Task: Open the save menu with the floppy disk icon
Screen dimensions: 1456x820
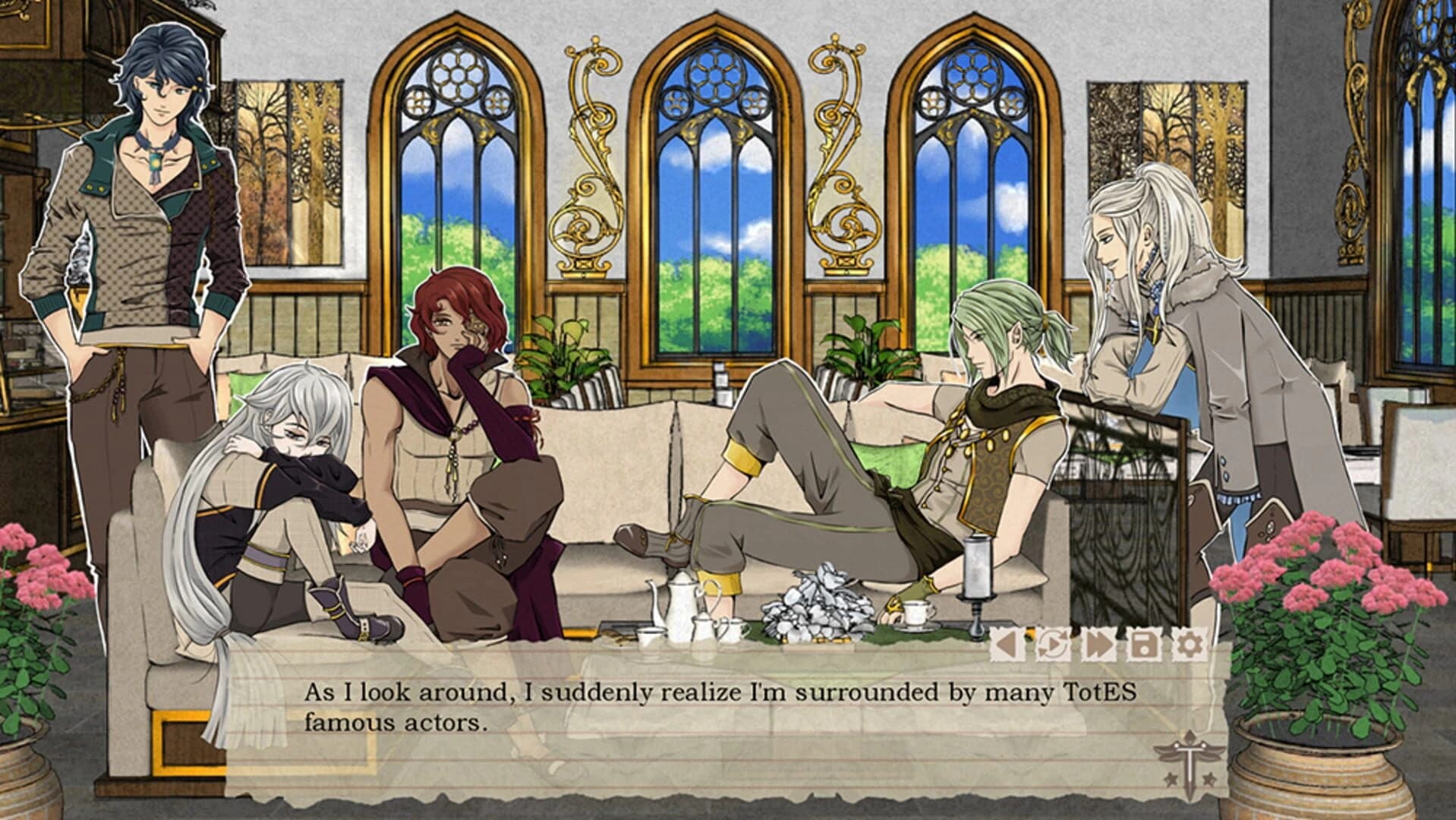Action: pyautogui.click(x=1143, y=644)
